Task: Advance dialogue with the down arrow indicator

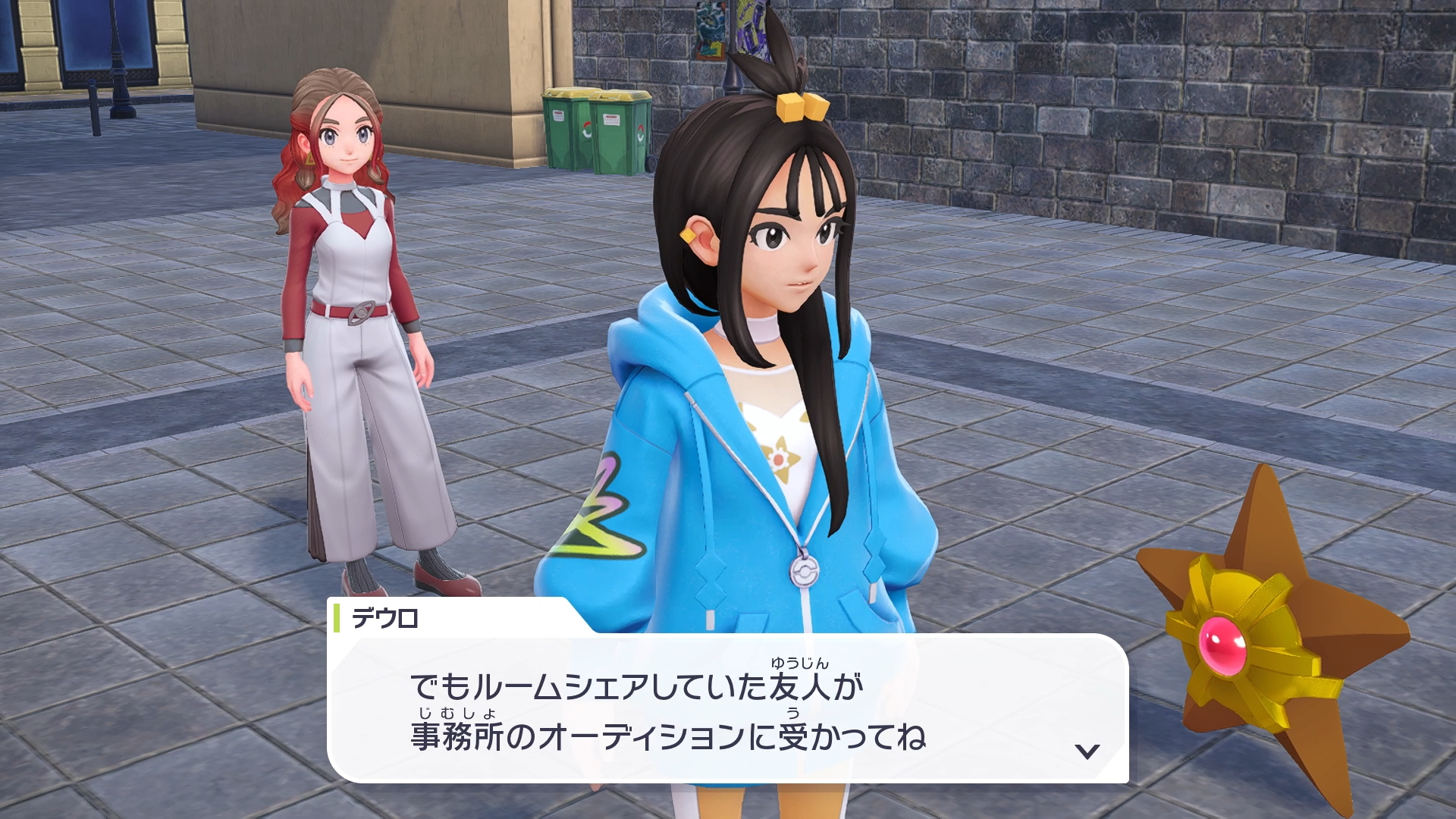Action: 1087,751
